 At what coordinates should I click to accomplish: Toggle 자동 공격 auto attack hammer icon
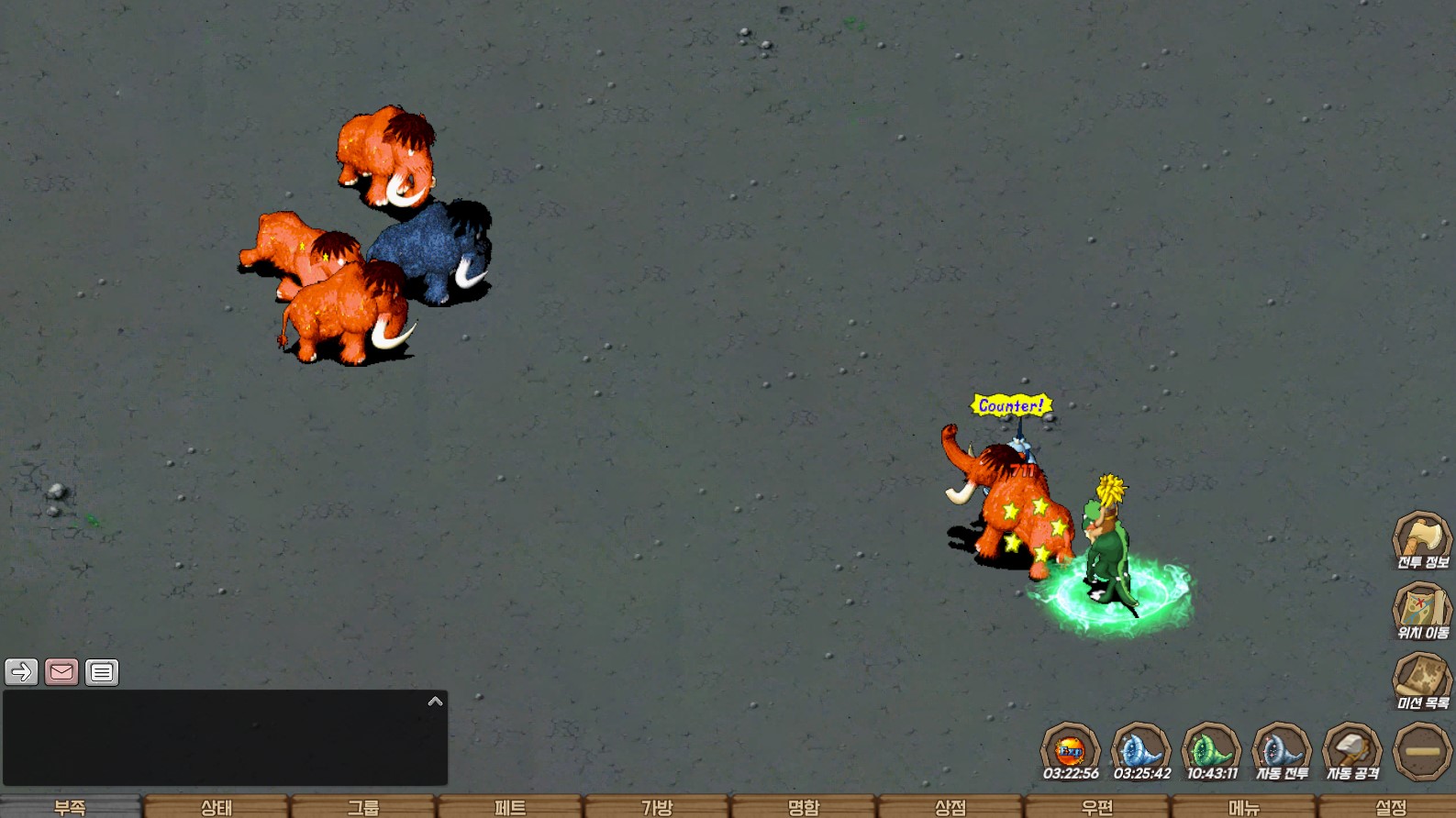[1352, 751]
